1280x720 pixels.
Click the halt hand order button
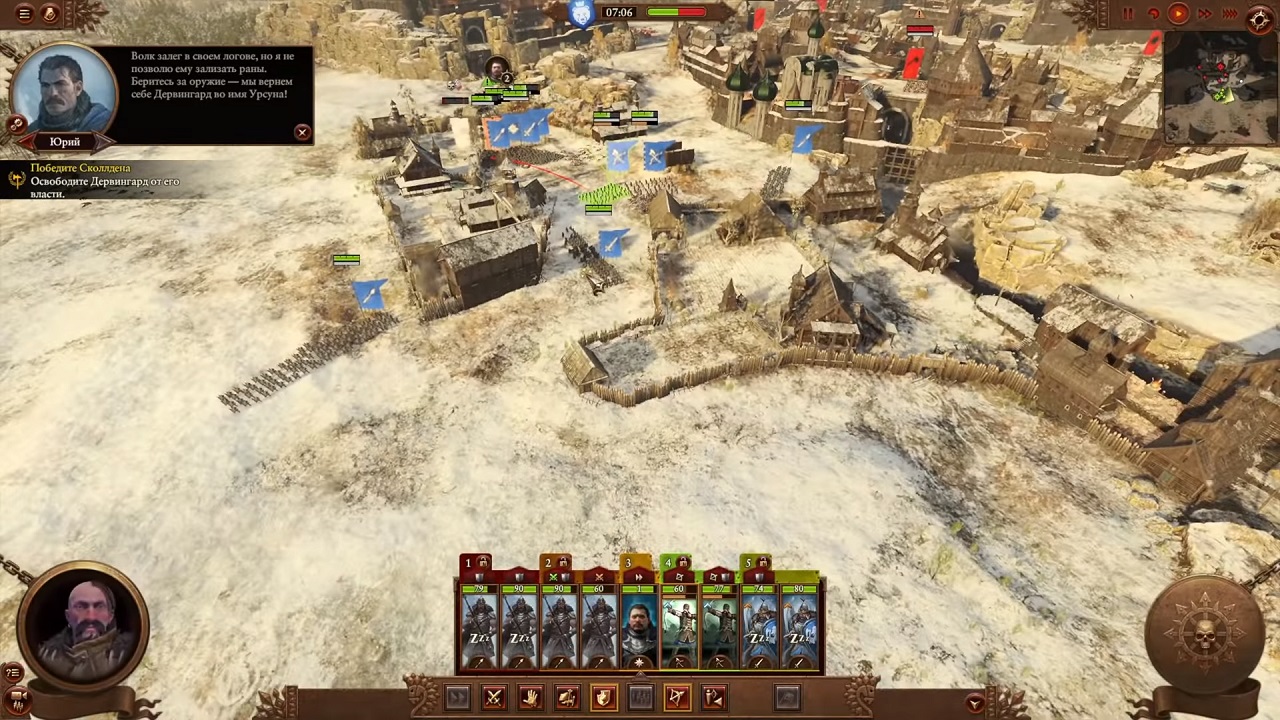(530, 698)
